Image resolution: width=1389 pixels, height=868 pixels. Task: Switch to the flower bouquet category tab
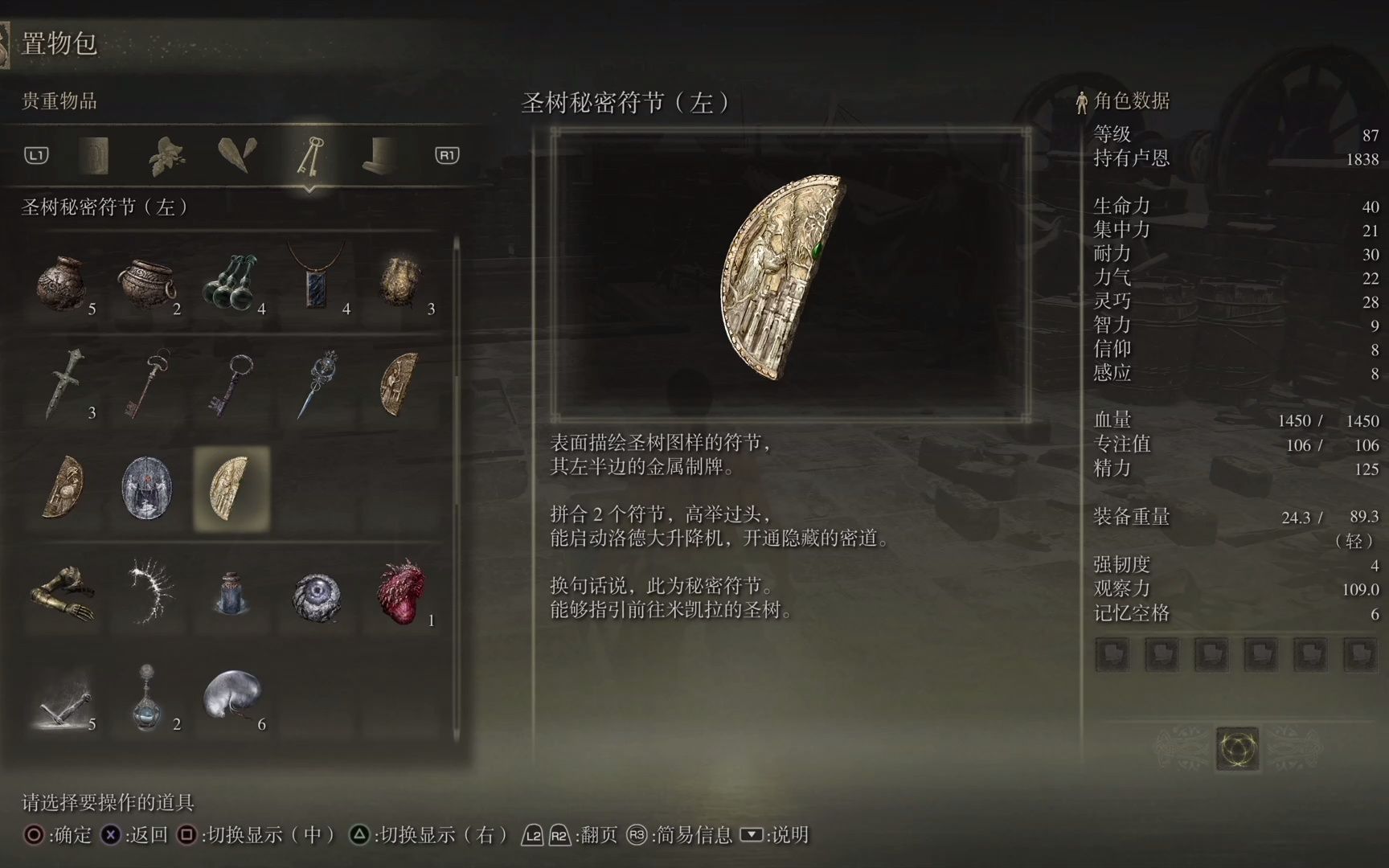click(x=166, y=156)
